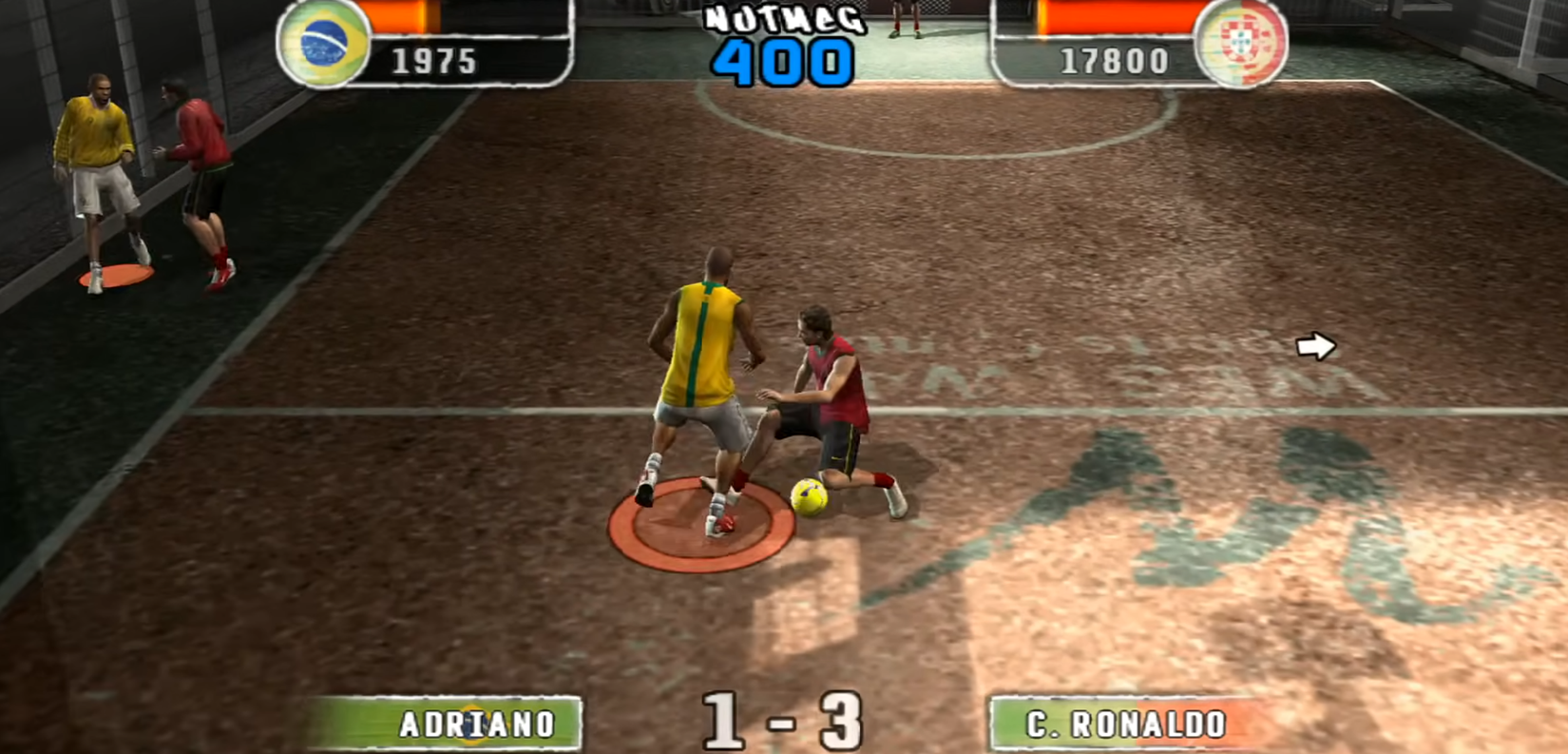The height and width of the screenshot is (754, 1568).
Task: Click the ADRIANO nameplate
Action: (x=473, y=724)
